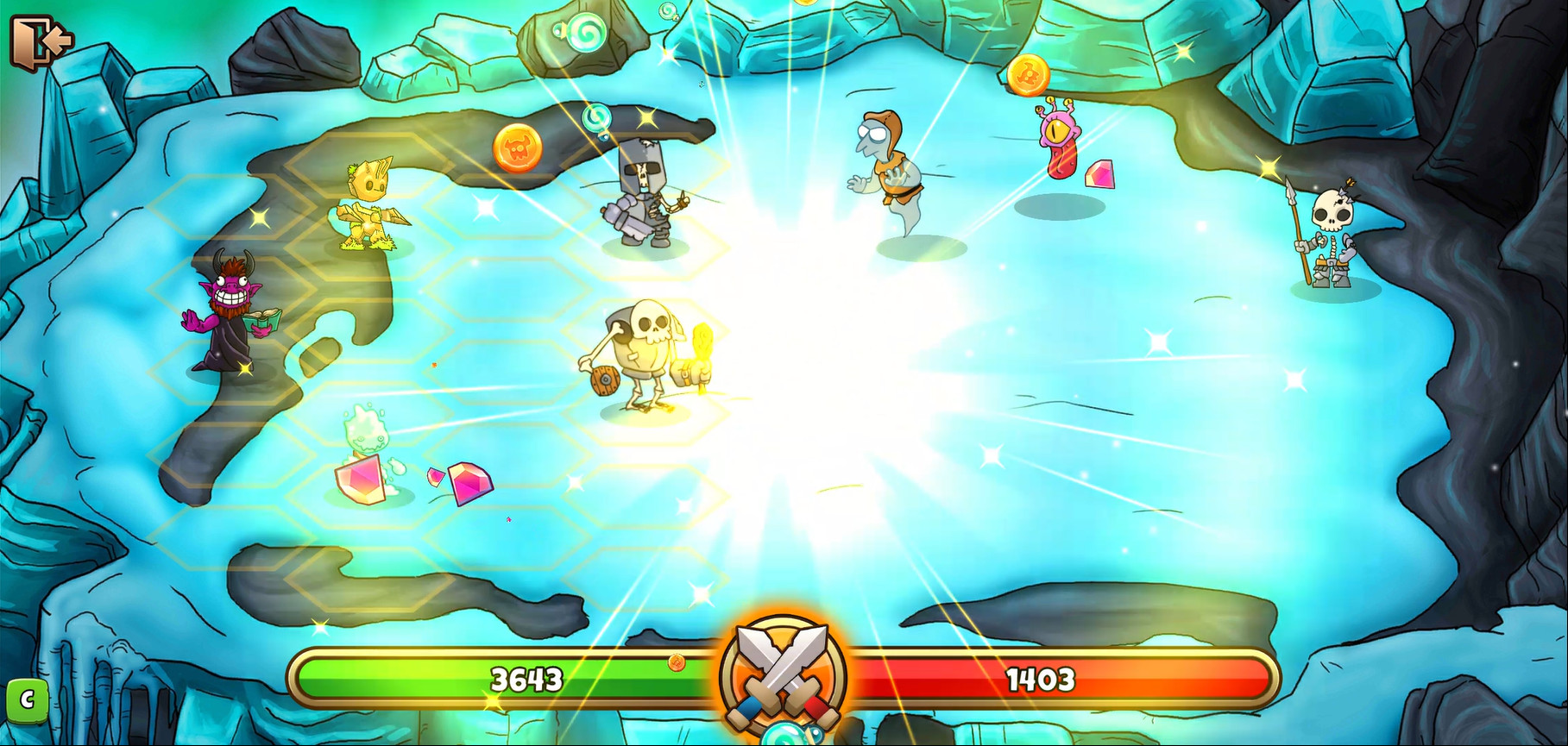Tap the teal potion bubble below the medallion
This screenshot has height=746, width=1568.
784,739
